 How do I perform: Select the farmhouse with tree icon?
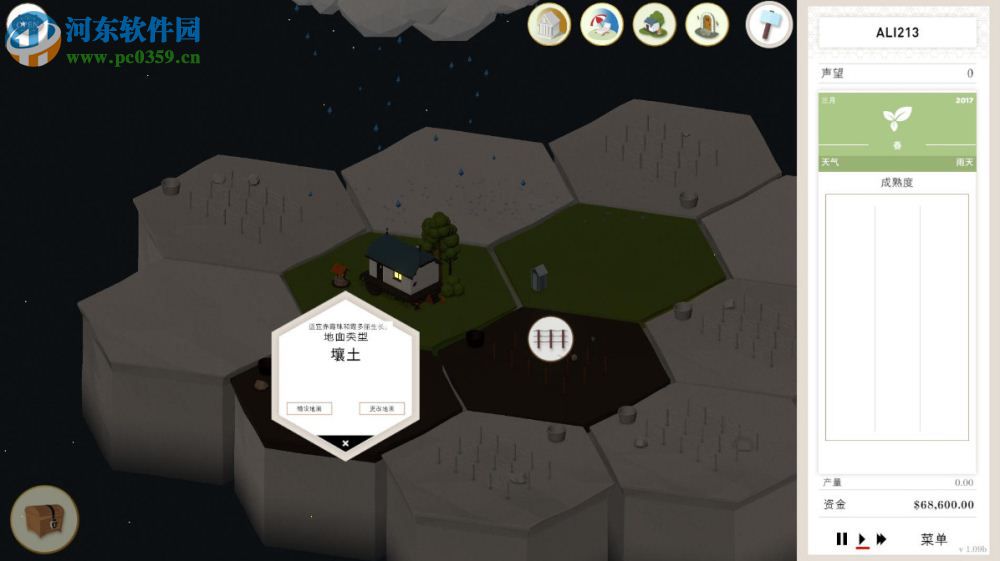(x=655, y=24)
